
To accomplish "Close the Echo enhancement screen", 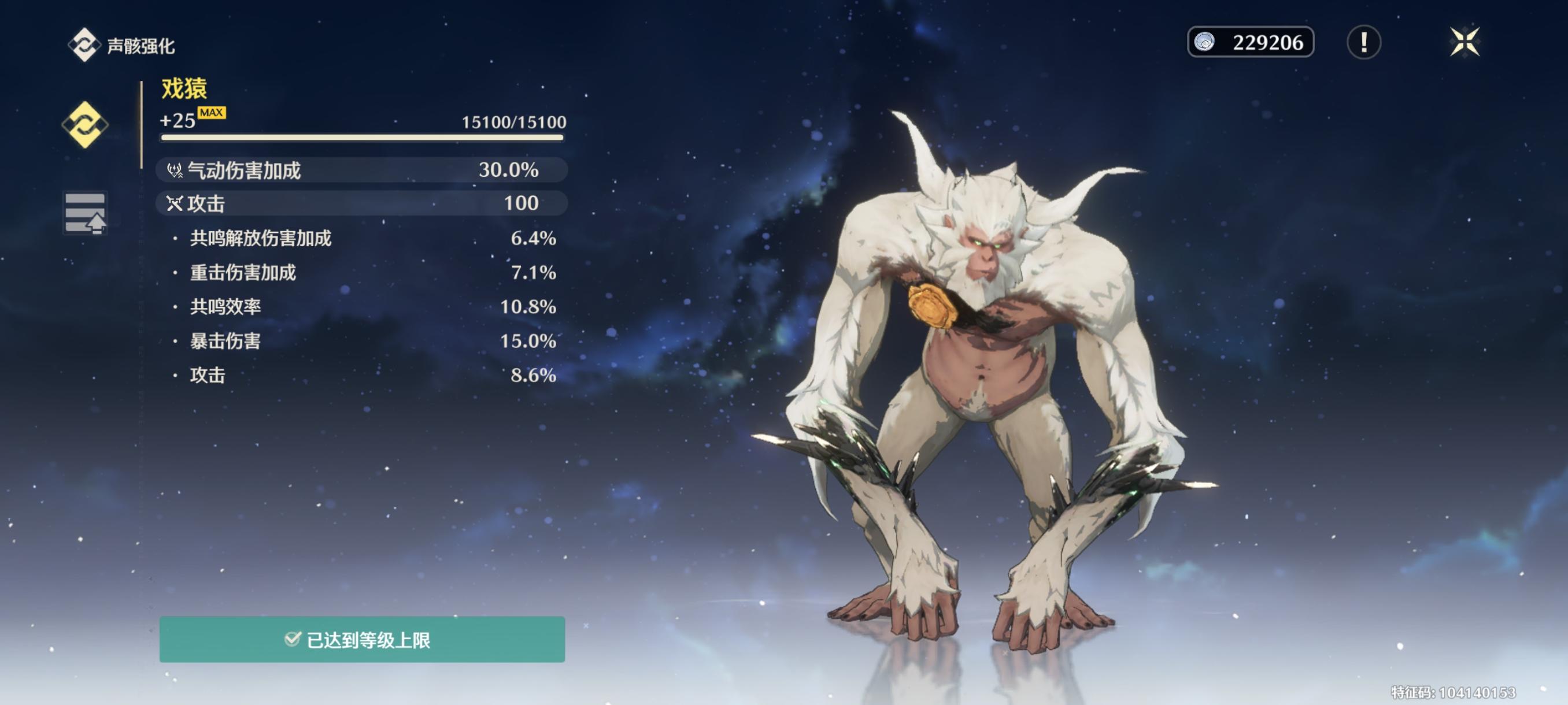I will [x=1464, y=43].
